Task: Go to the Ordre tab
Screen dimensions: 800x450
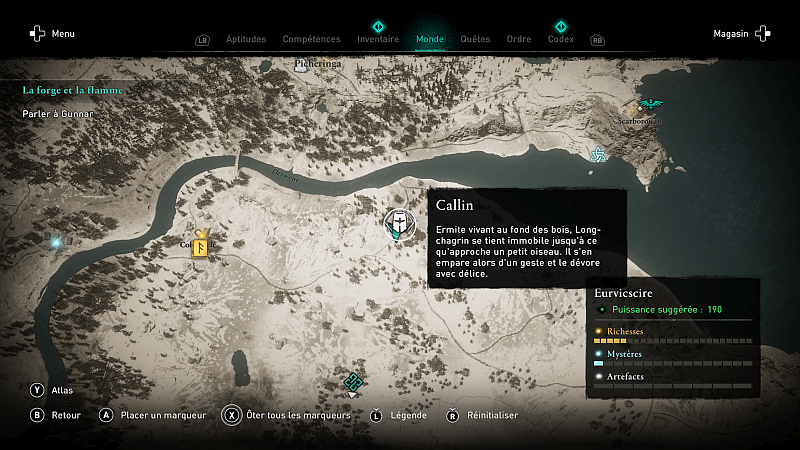Action: coord(519,39)
